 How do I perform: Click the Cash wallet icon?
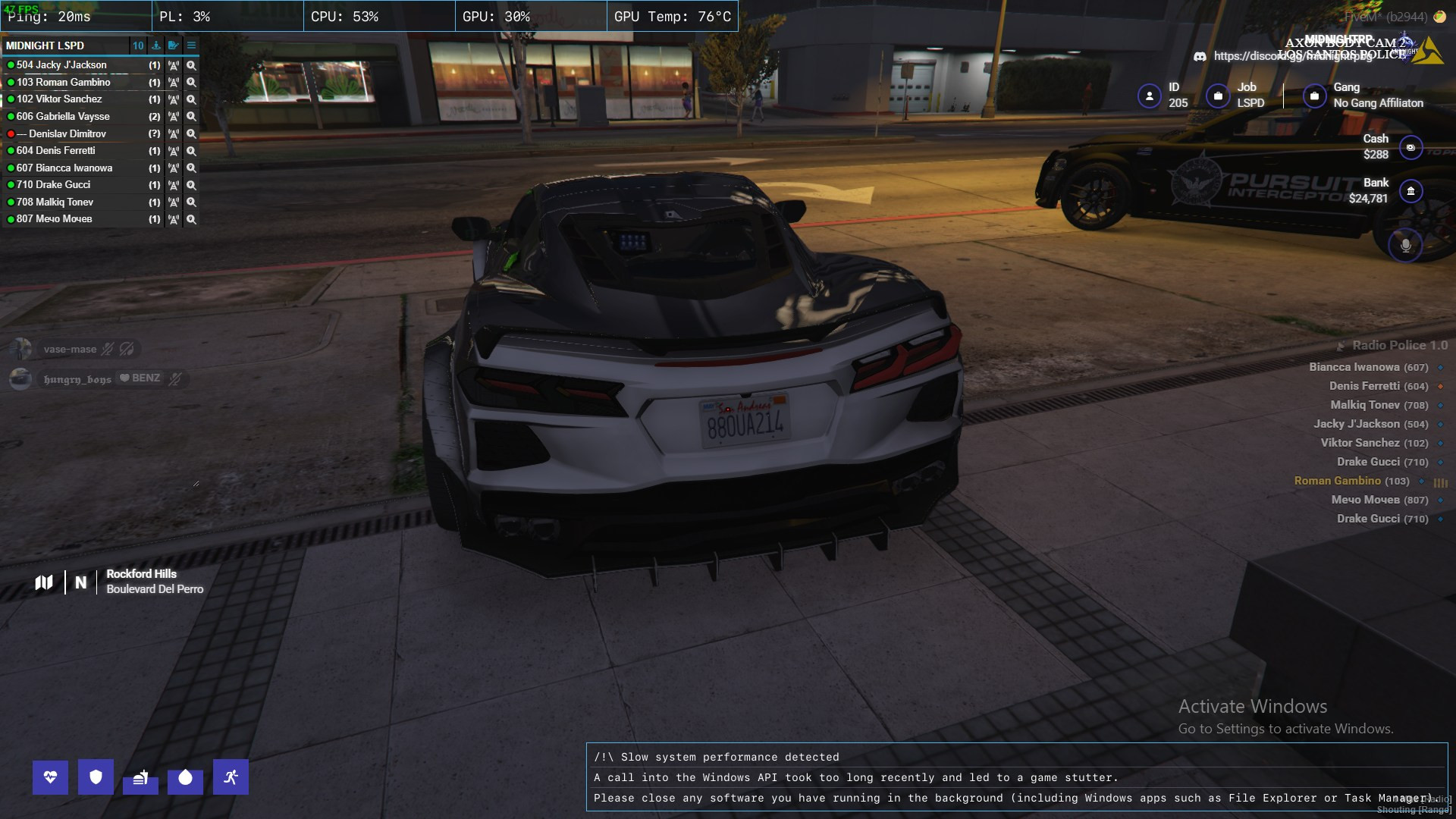click(1410, 147)
